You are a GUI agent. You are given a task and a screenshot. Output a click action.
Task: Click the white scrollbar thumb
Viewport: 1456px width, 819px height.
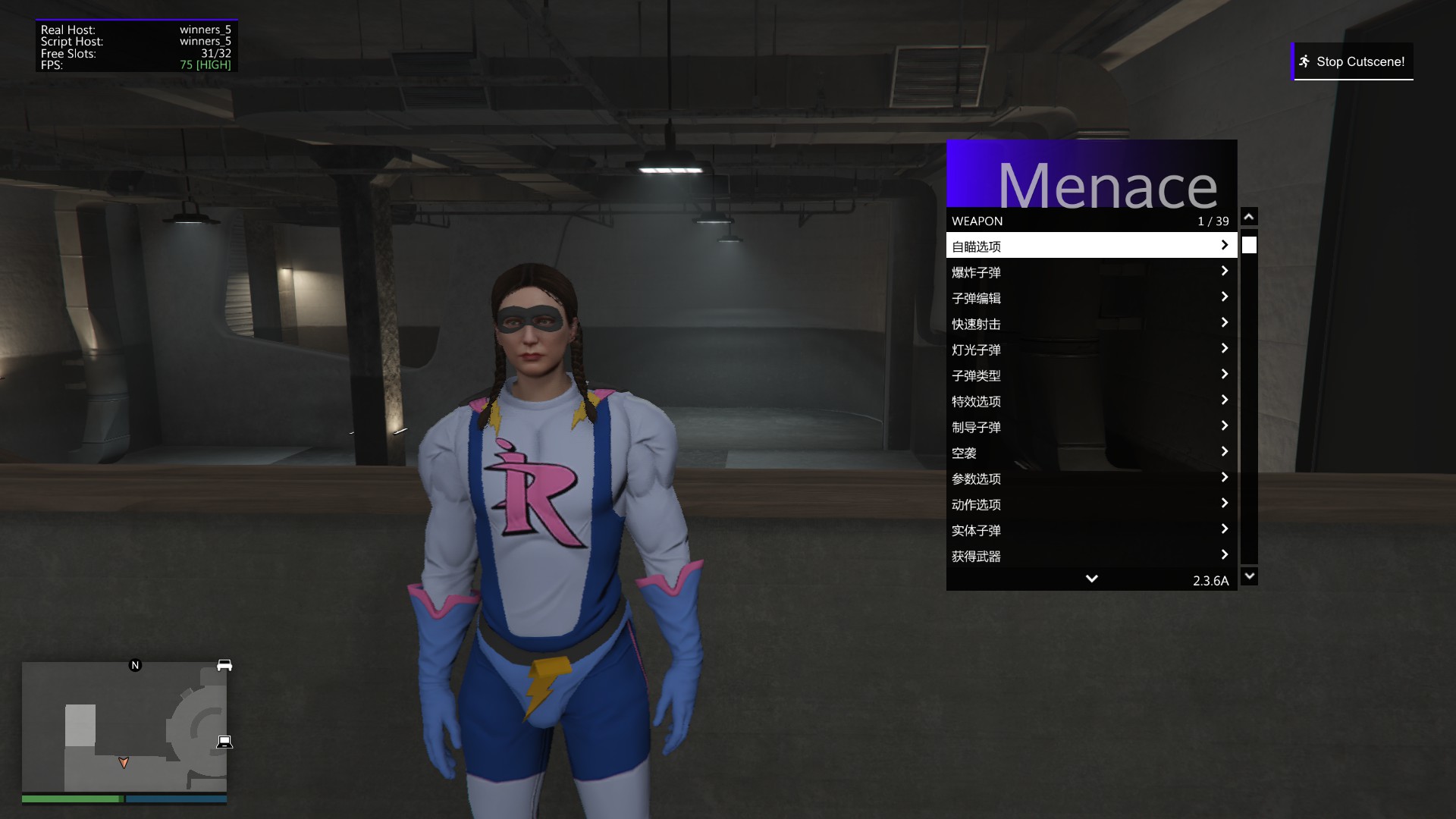pyautogui.click(x=1249, y=245)
